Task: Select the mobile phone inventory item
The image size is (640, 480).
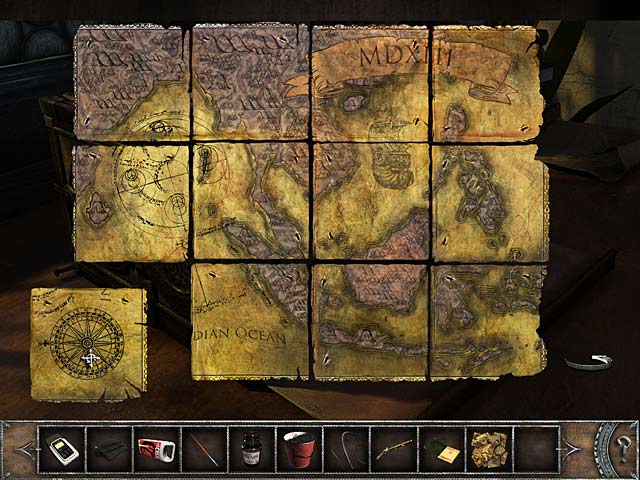Action: [61, 447]
